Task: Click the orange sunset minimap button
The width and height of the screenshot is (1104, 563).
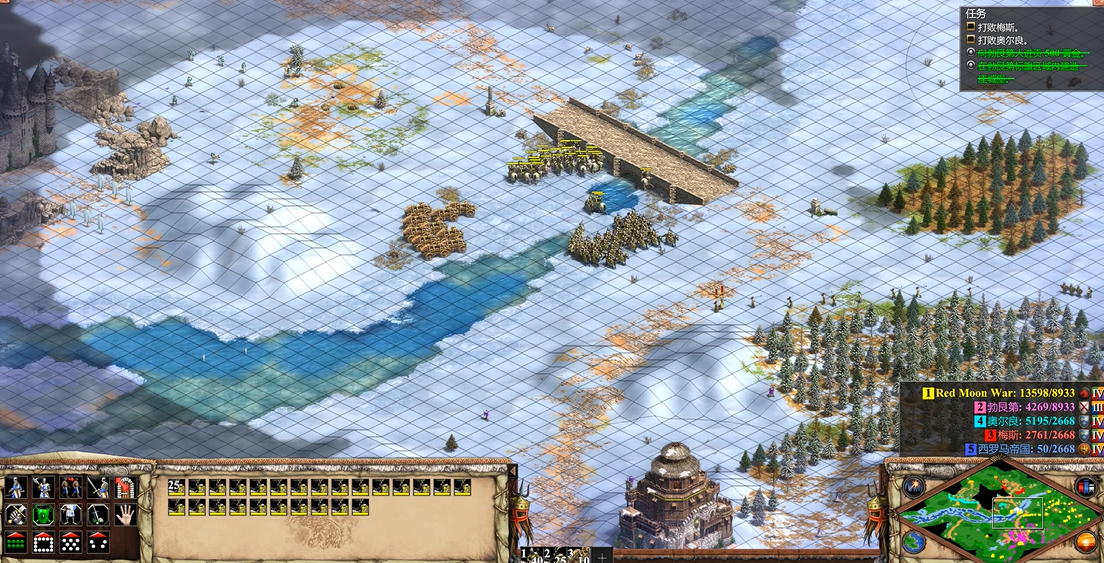Action: point(1086,542)
